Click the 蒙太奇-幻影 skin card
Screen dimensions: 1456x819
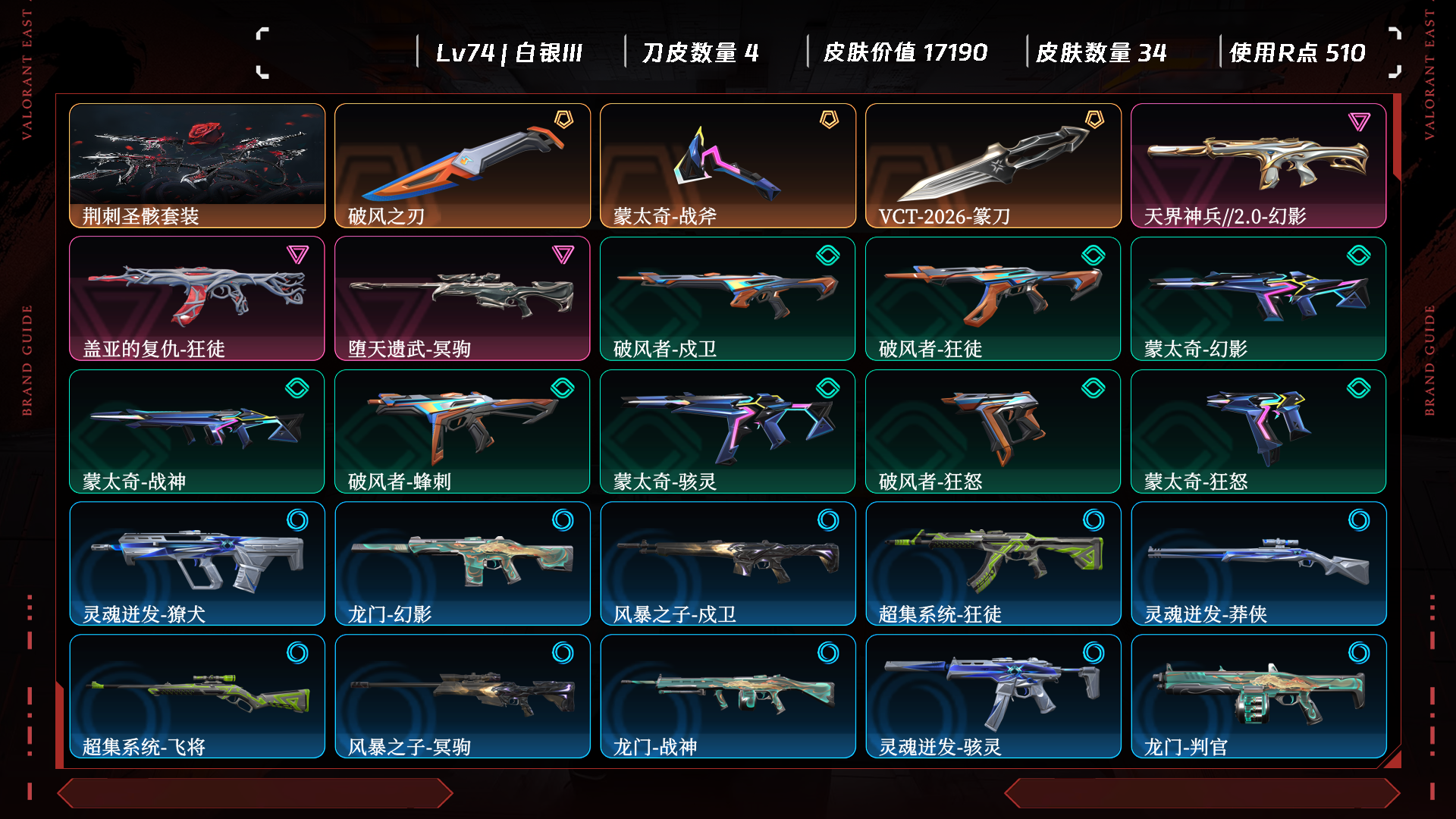tap(1258, 298)
